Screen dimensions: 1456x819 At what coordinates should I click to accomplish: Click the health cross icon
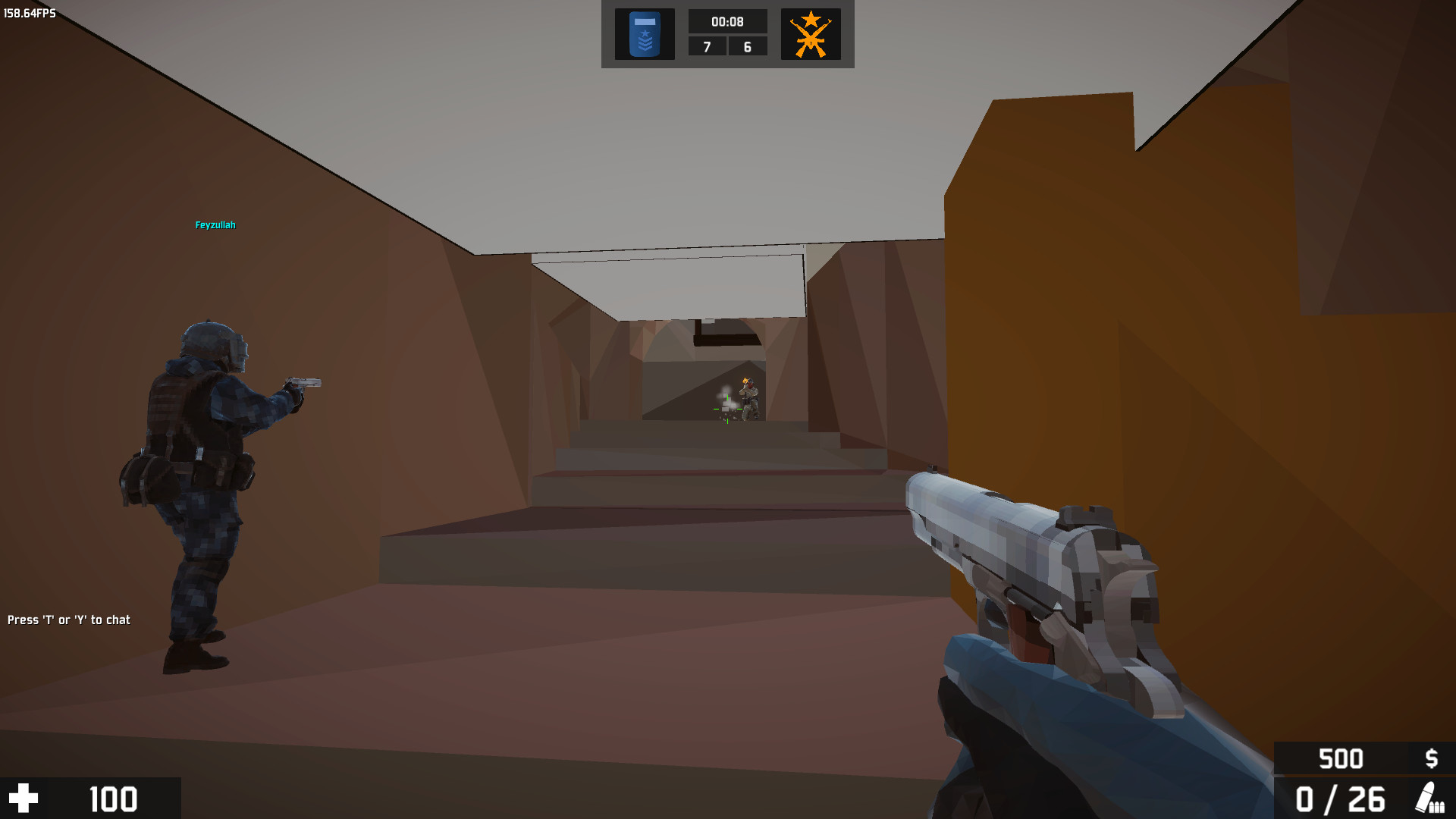[x=25, y=799]
